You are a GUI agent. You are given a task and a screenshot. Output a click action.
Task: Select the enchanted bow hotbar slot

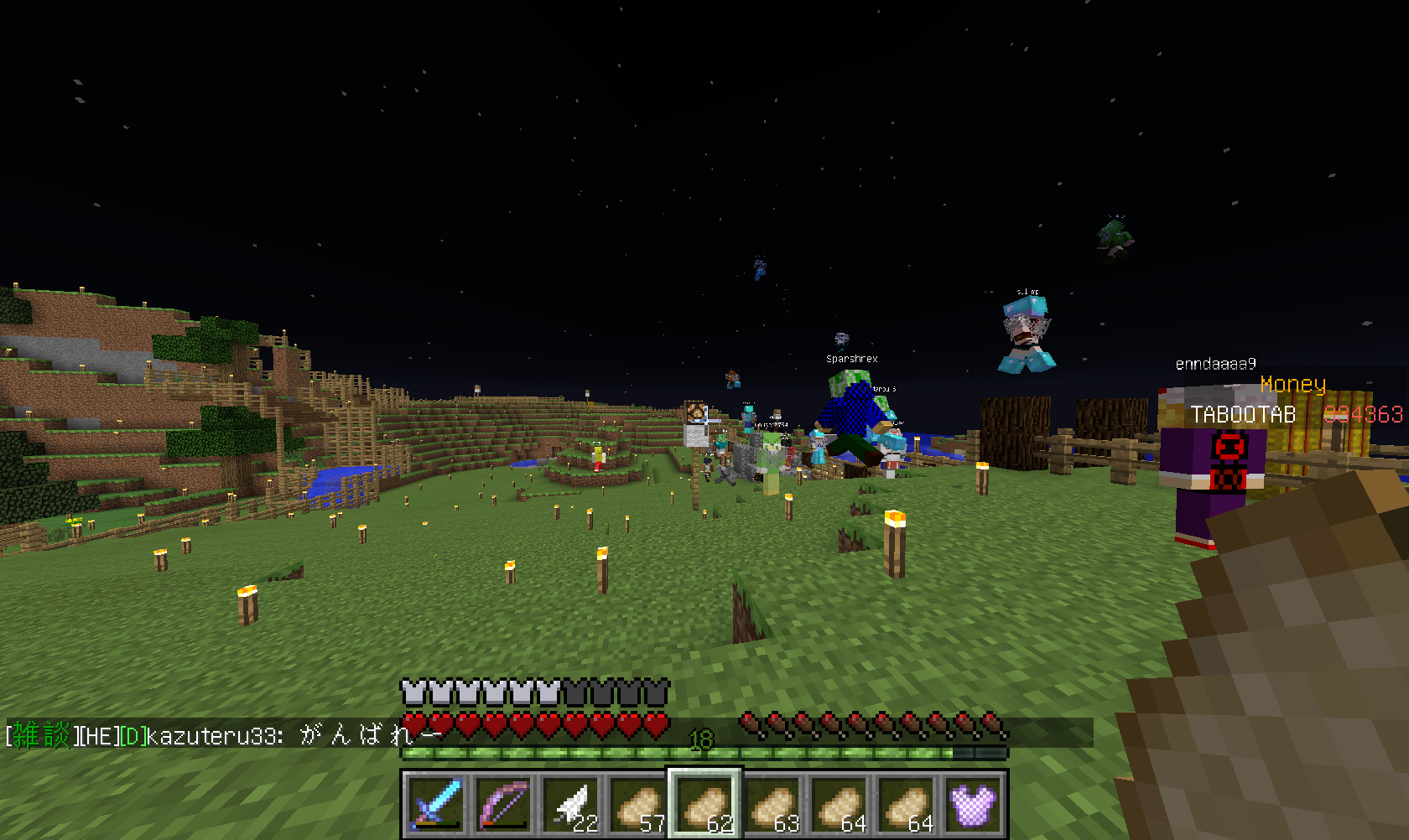click(x=502, y=803)
